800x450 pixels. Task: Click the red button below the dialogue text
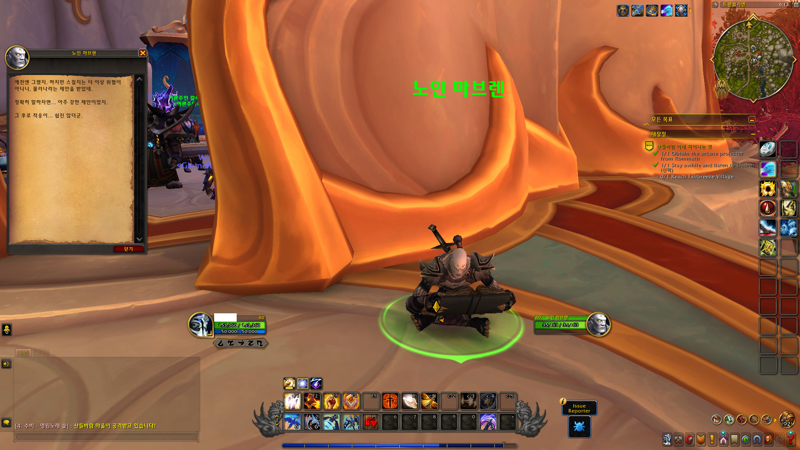(x=128, y=249)
